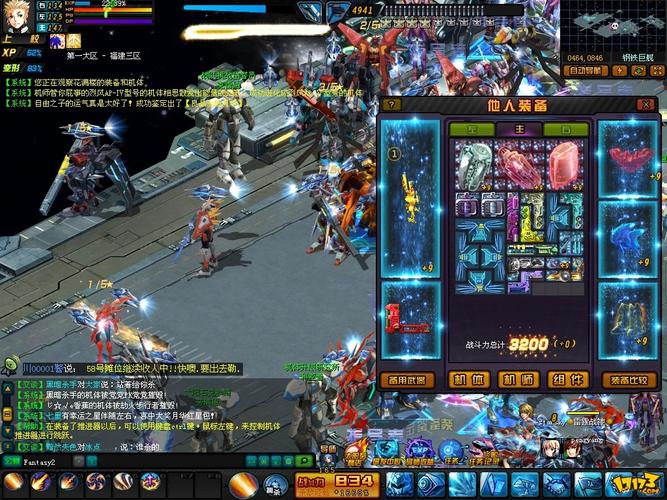
Task: Select the green-white armor piece in grid
Action: (471, 162)
